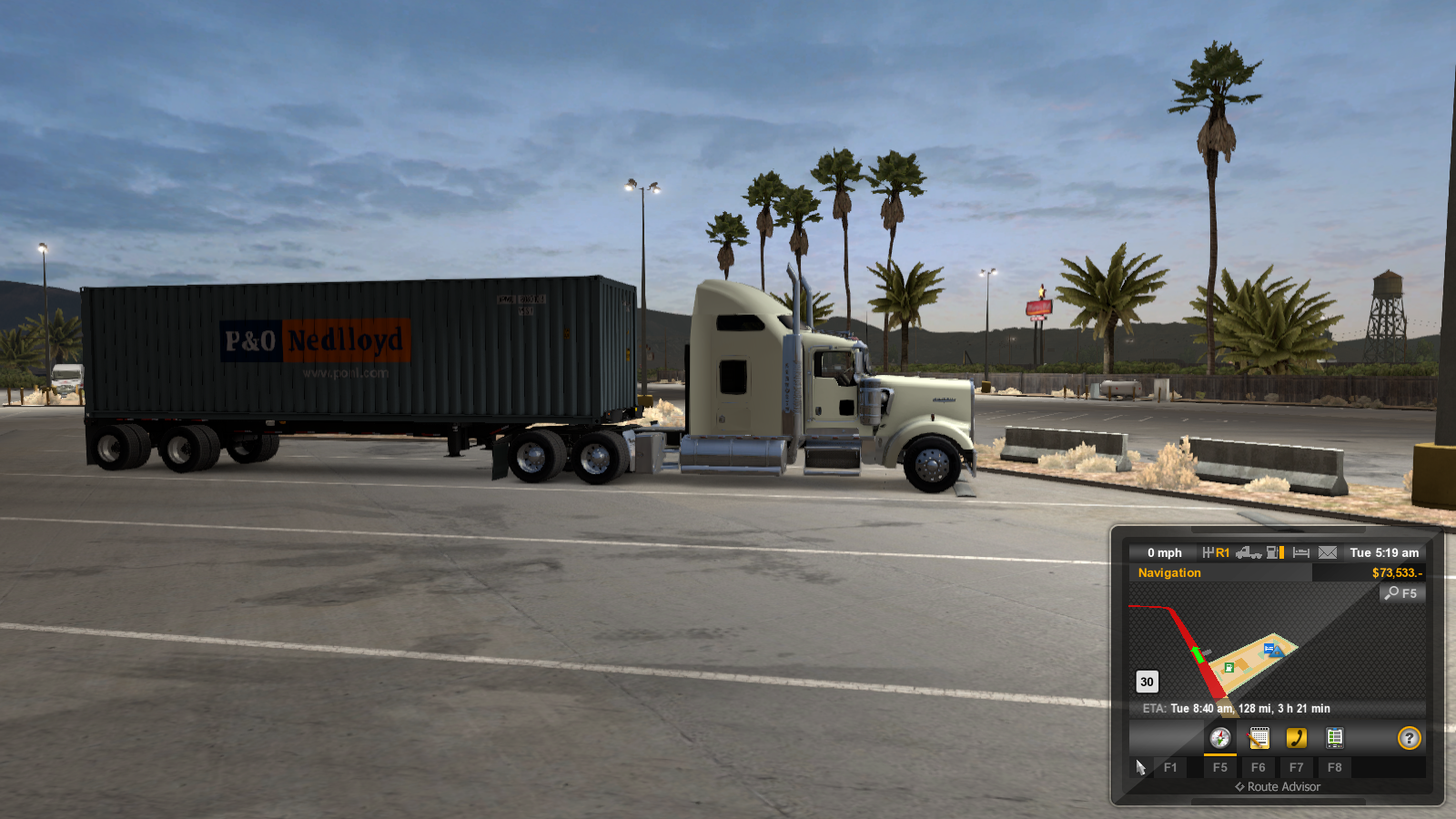
Task: Open the question mark help button
Action: tap(1409, 738)
